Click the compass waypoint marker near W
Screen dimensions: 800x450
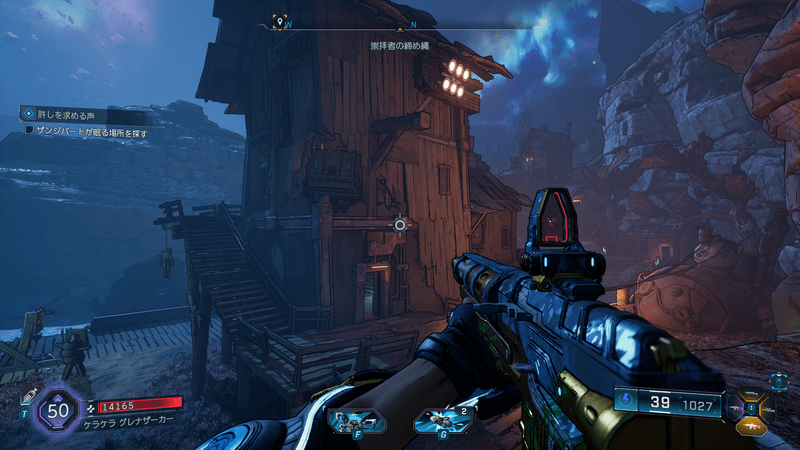click(282, 22)
